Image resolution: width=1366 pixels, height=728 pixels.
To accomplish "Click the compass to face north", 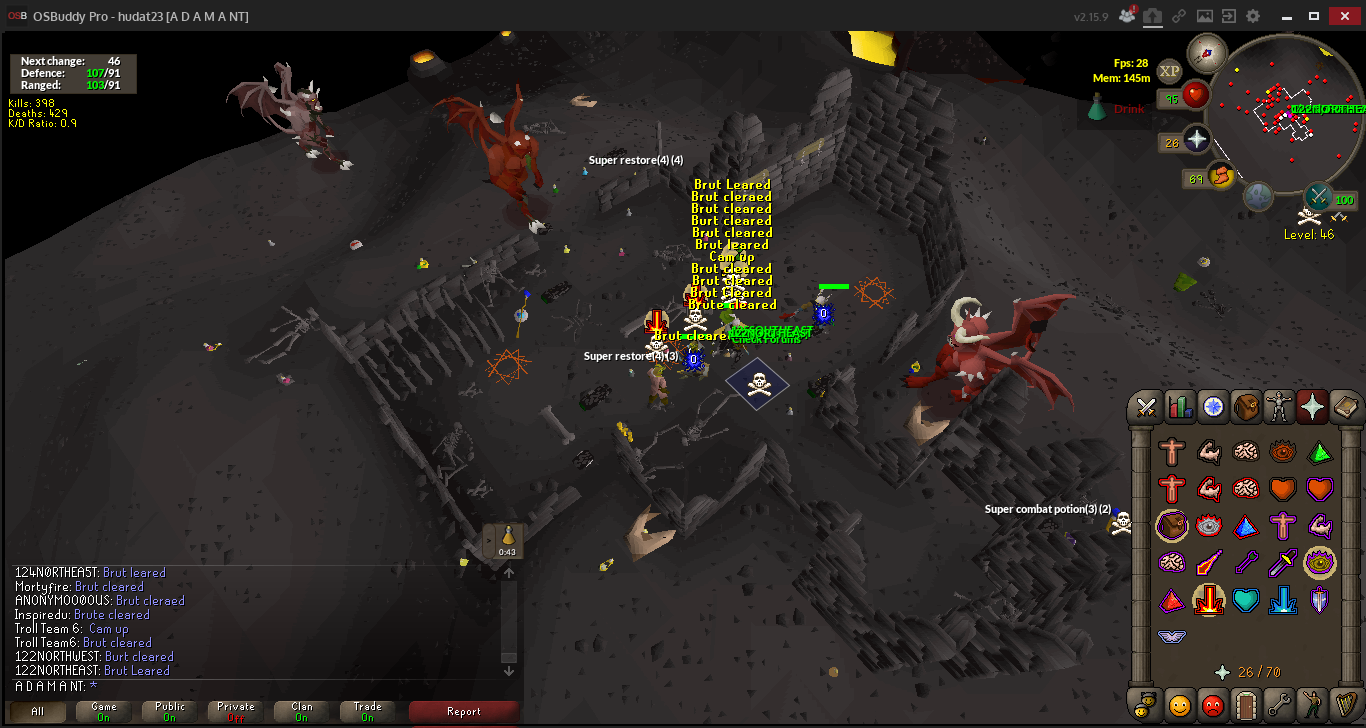I will [1206, 52].
